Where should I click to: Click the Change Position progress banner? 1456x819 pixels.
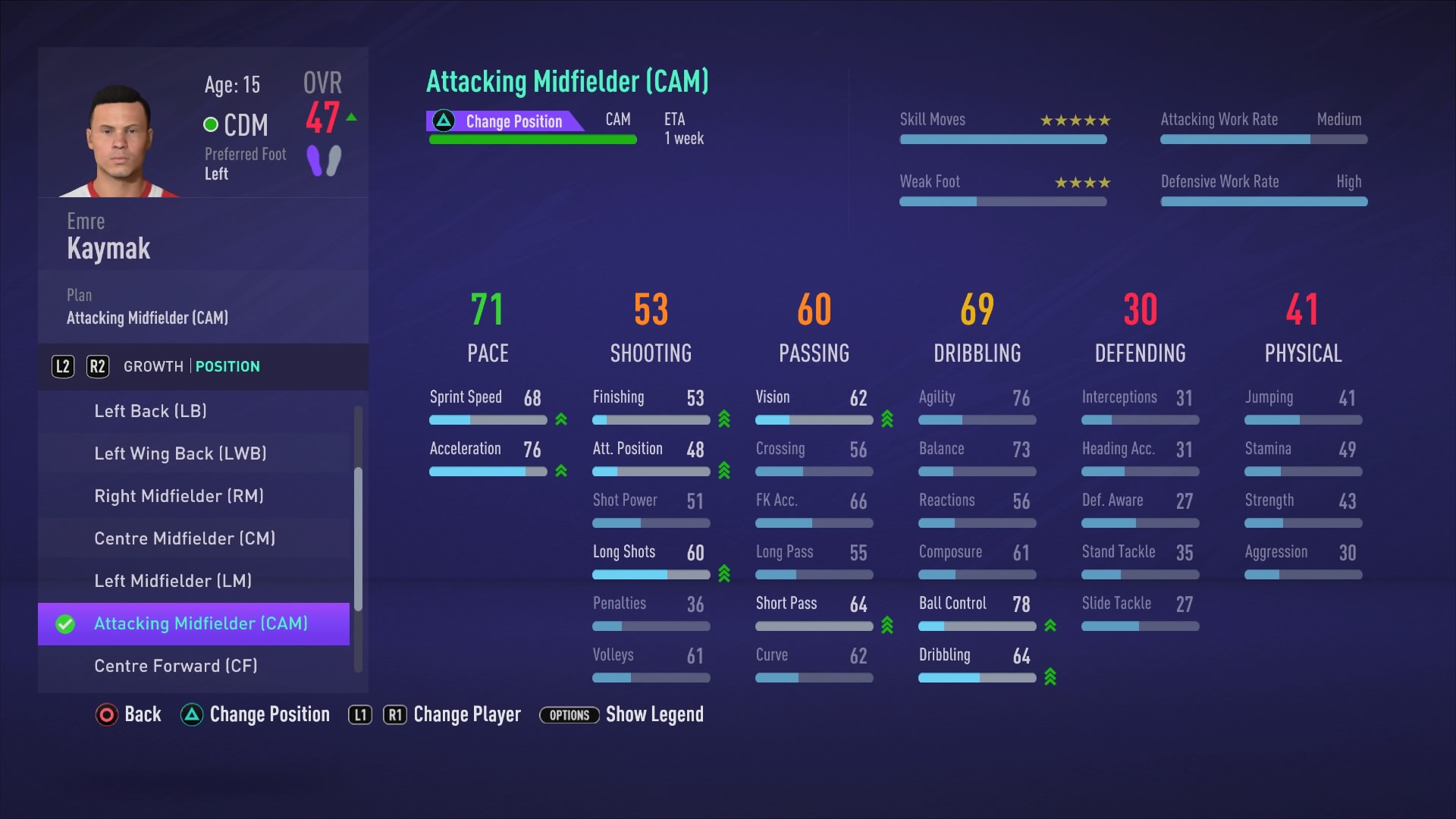(506, 121)
